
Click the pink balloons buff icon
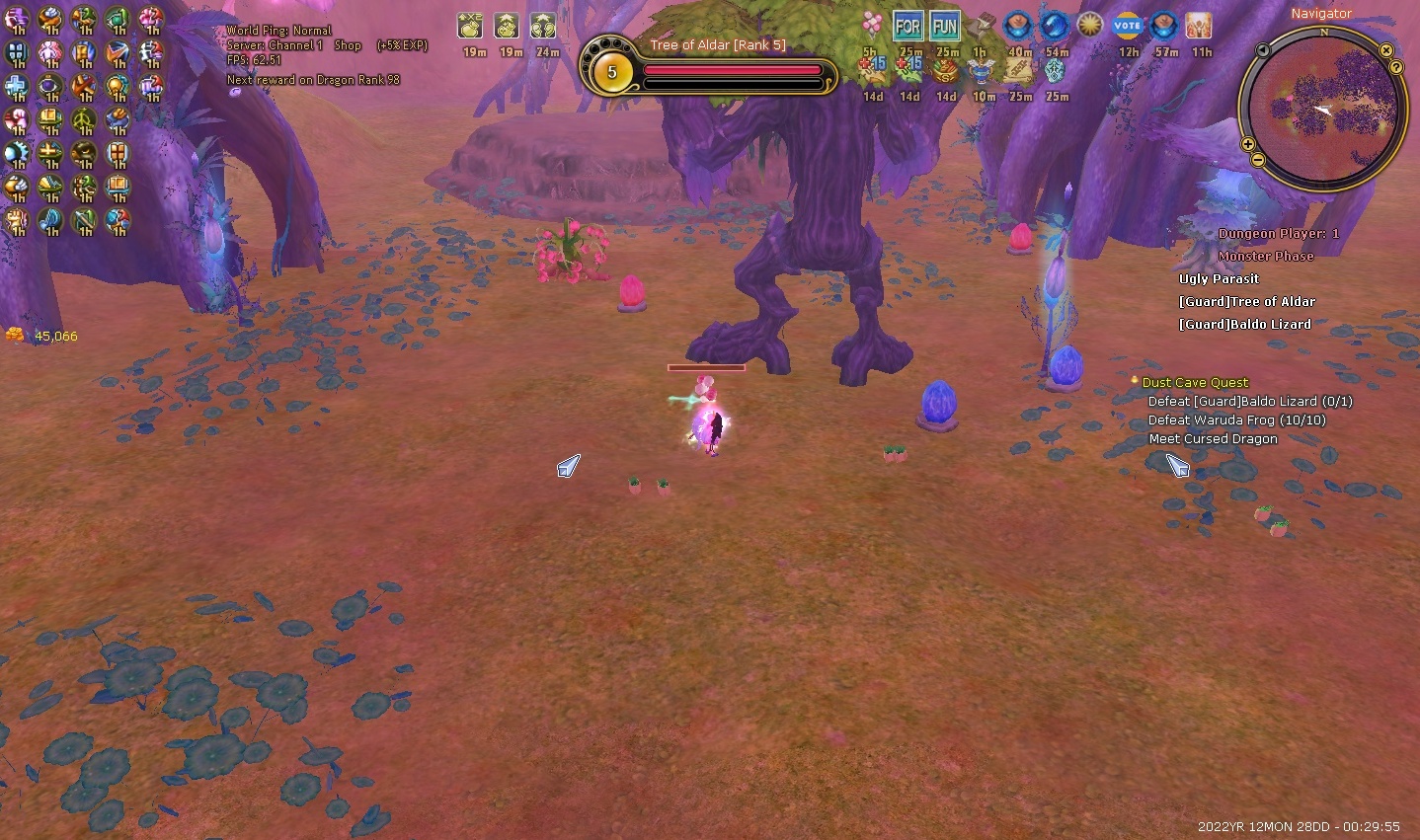pyautogui.click(x=871, y=27)
